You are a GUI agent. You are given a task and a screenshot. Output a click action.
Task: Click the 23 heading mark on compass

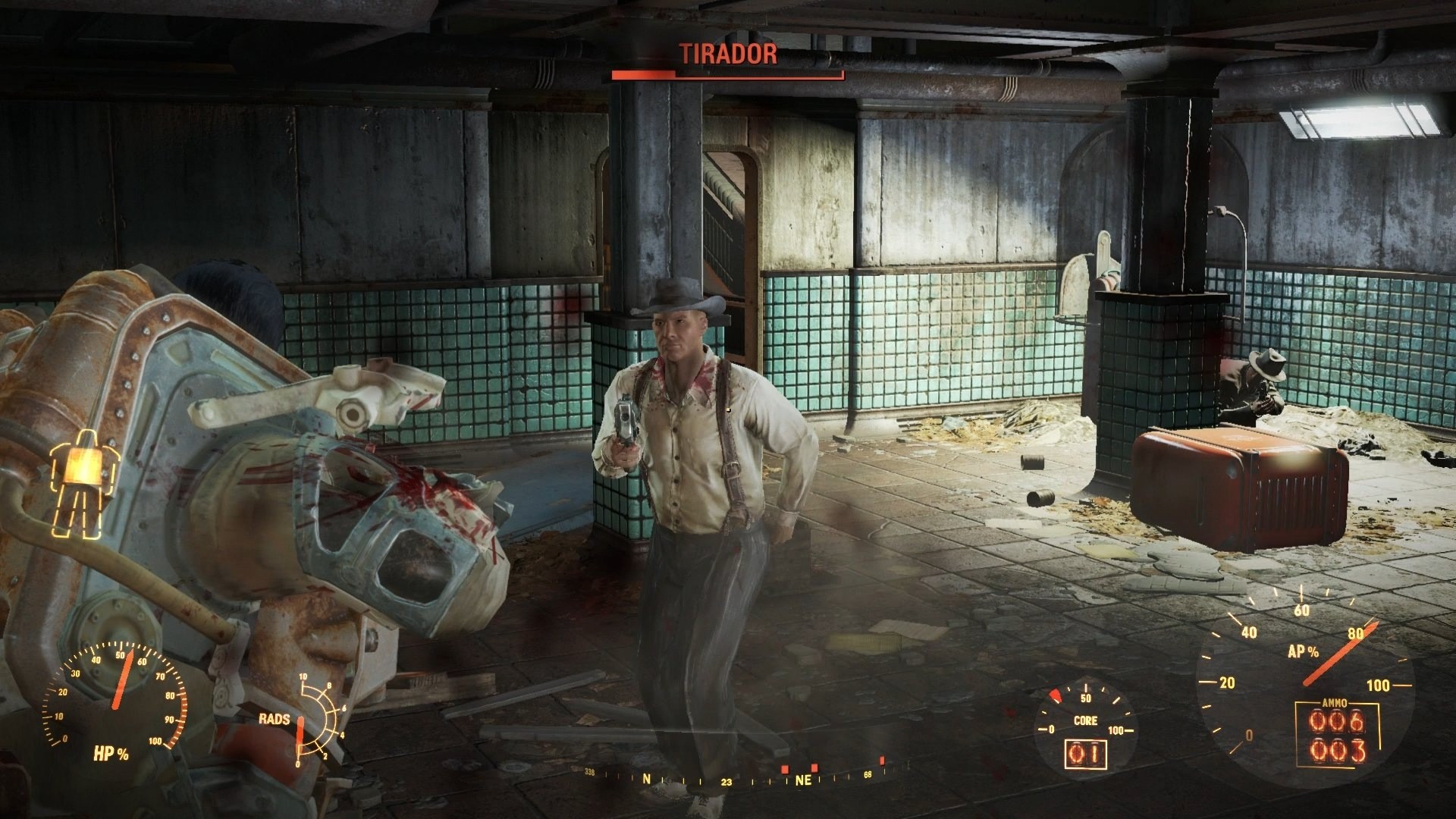pyautogui.click(x=726, y=780)
